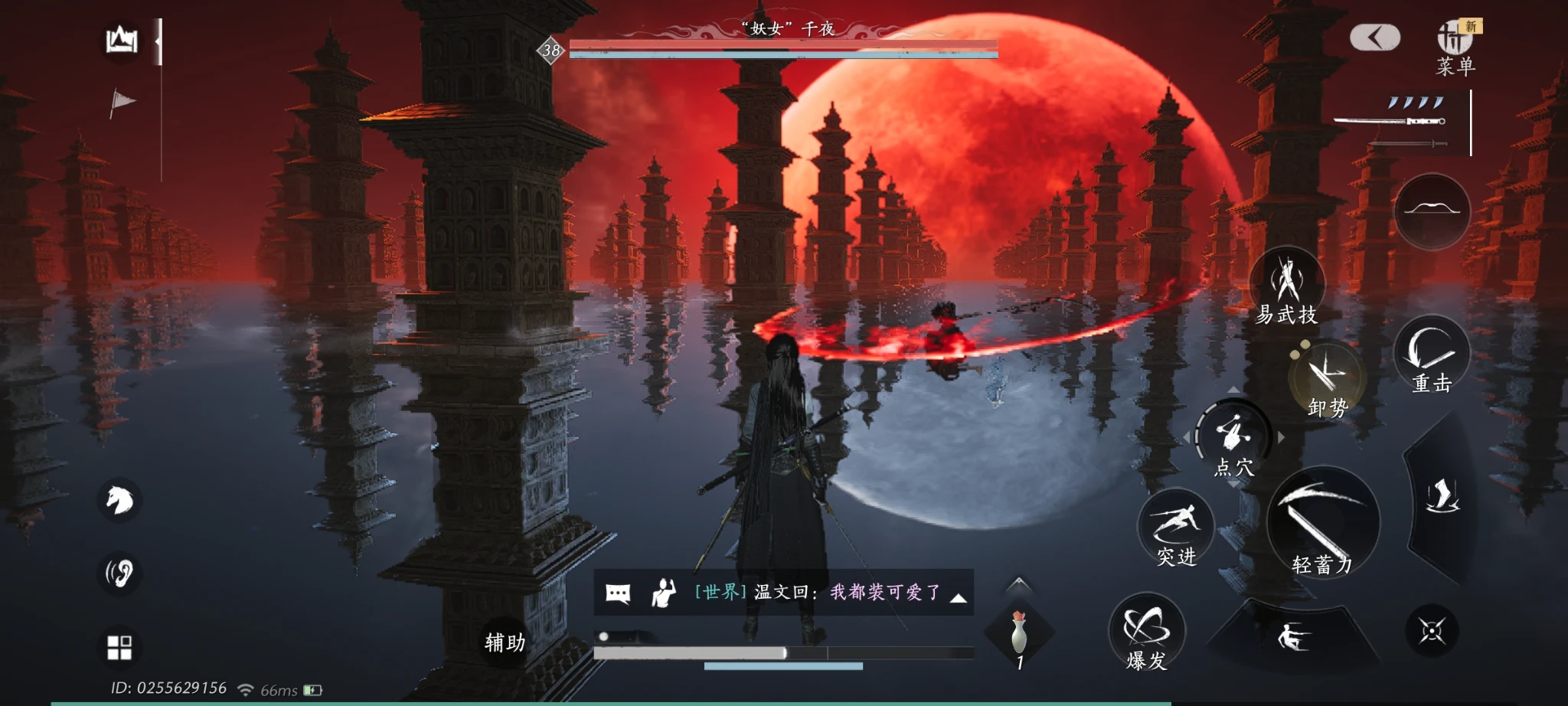Activate the ear listening icon
Viewport: 1568px width, 706px height.
point(119,573)
